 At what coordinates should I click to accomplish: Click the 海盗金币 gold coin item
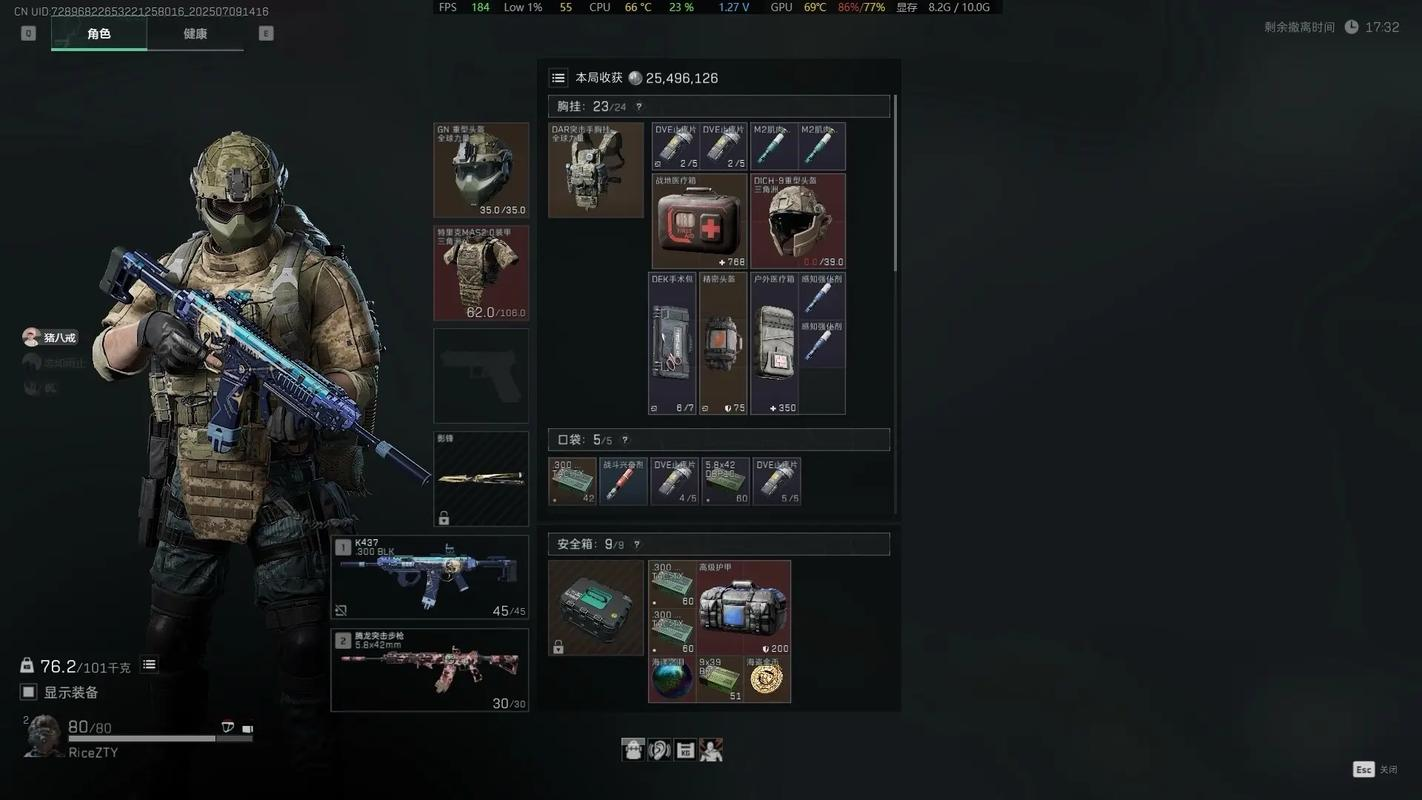[767, 679]
